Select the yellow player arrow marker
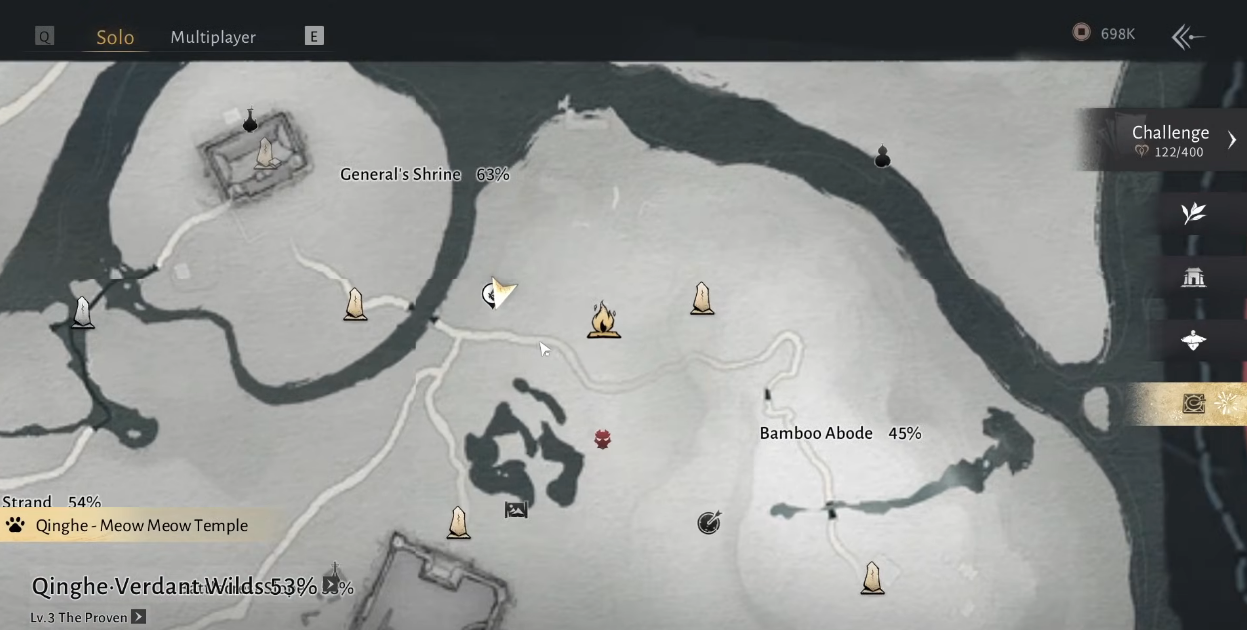The width and height of the screenshot is (1247, 630). [503, 292]
